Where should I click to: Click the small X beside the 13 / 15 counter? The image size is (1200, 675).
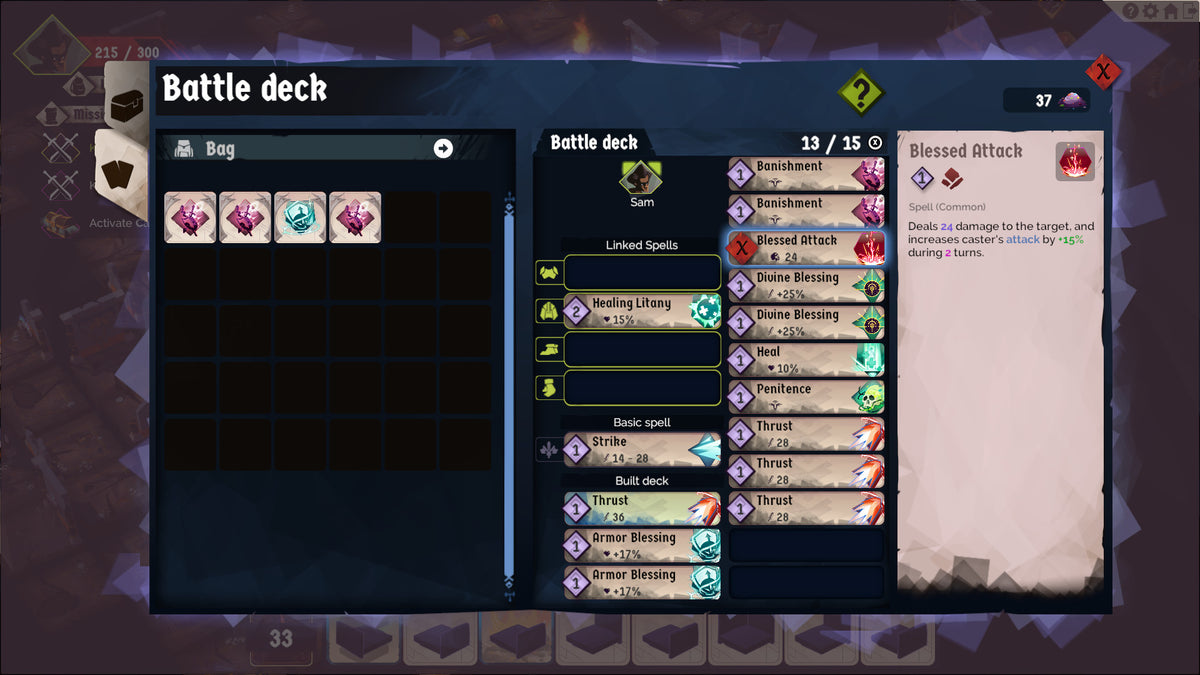(876, 143)
